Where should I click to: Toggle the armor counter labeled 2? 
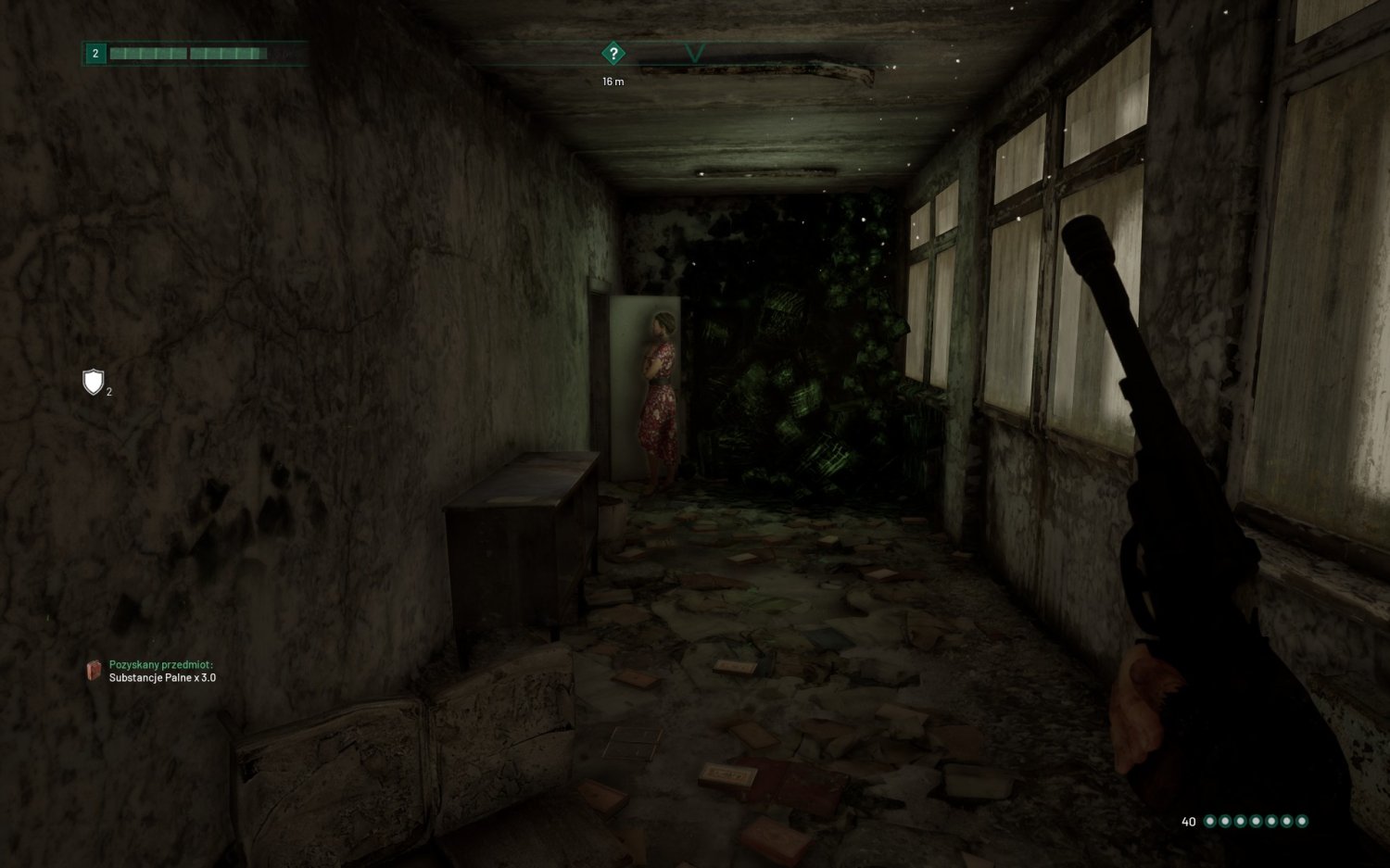107,391
